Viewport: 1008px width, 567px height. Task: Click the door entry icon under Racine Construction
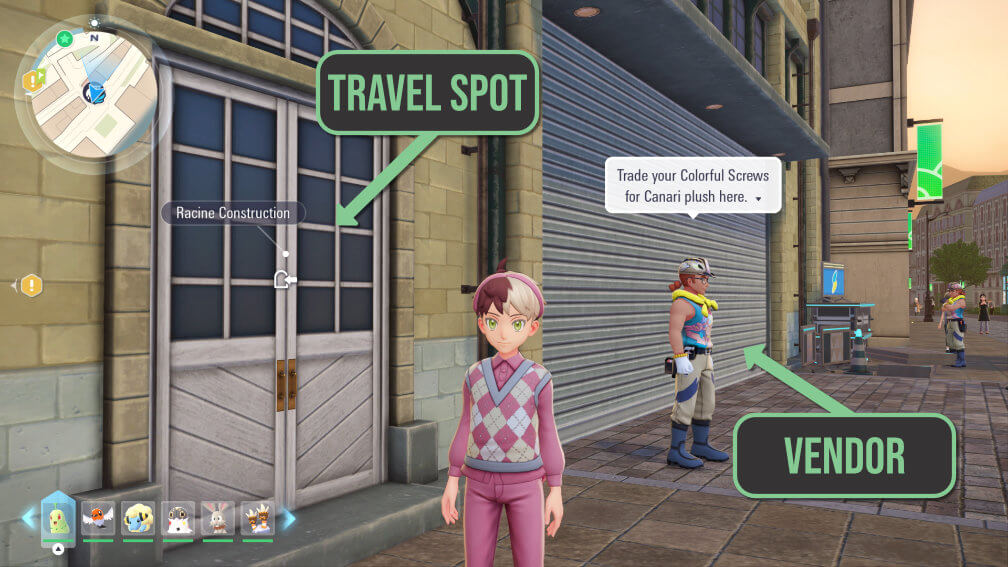tap(285, 279)
